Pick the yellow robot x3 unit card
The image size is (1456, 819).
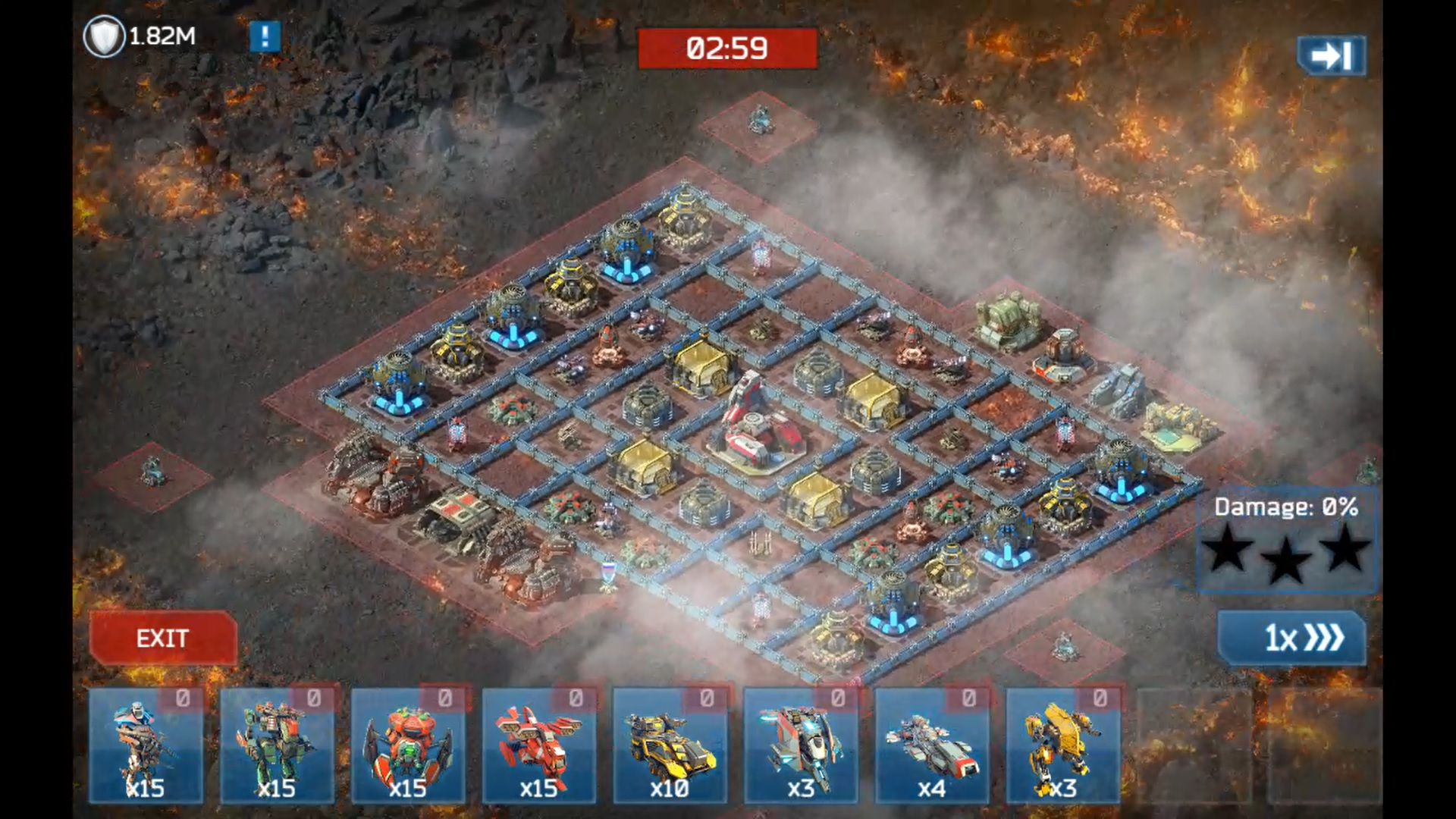(x=1062, y=746)
